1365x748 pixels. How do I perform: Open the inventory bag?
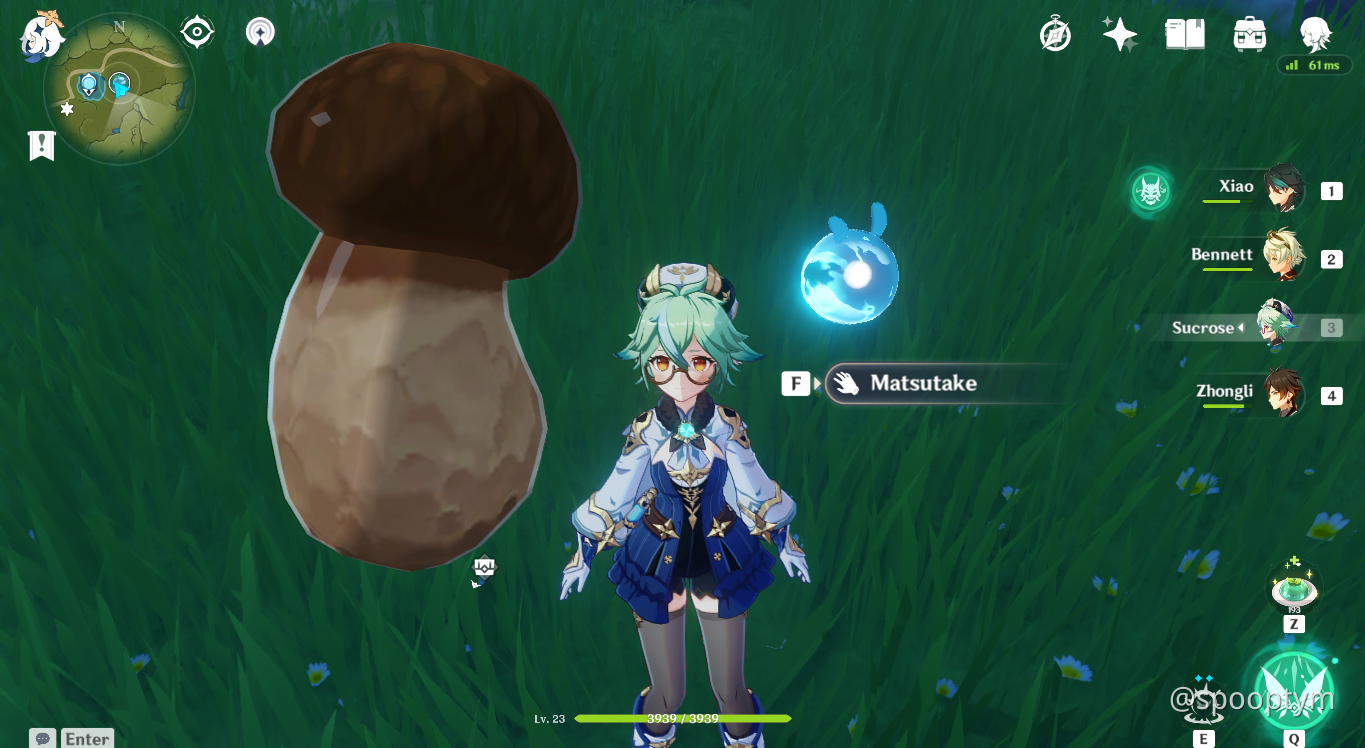(x=1248, y=32)
